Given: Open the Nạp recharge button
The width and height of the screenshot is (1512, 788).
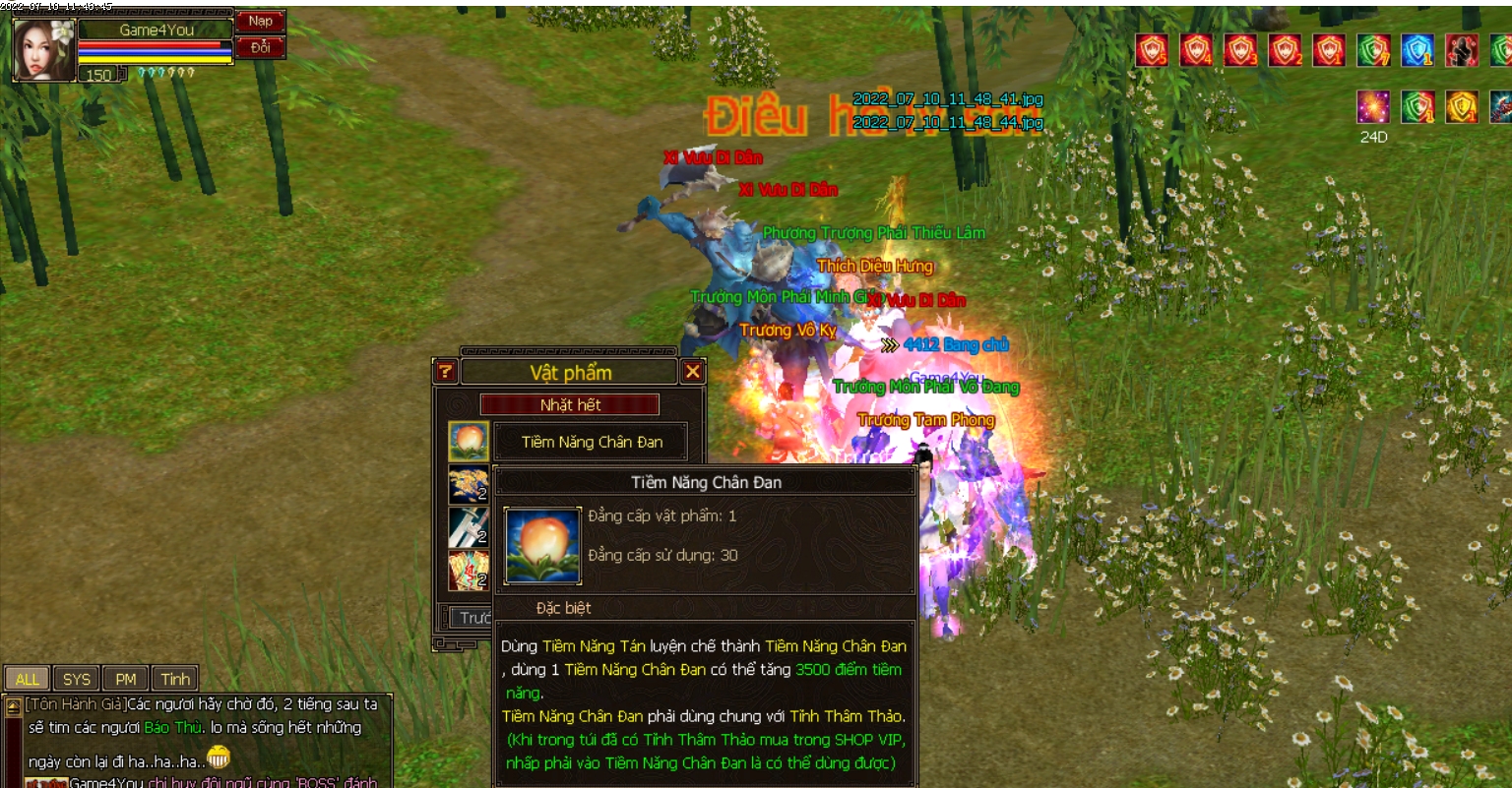Looking at the screenshot, I should 261,21.
